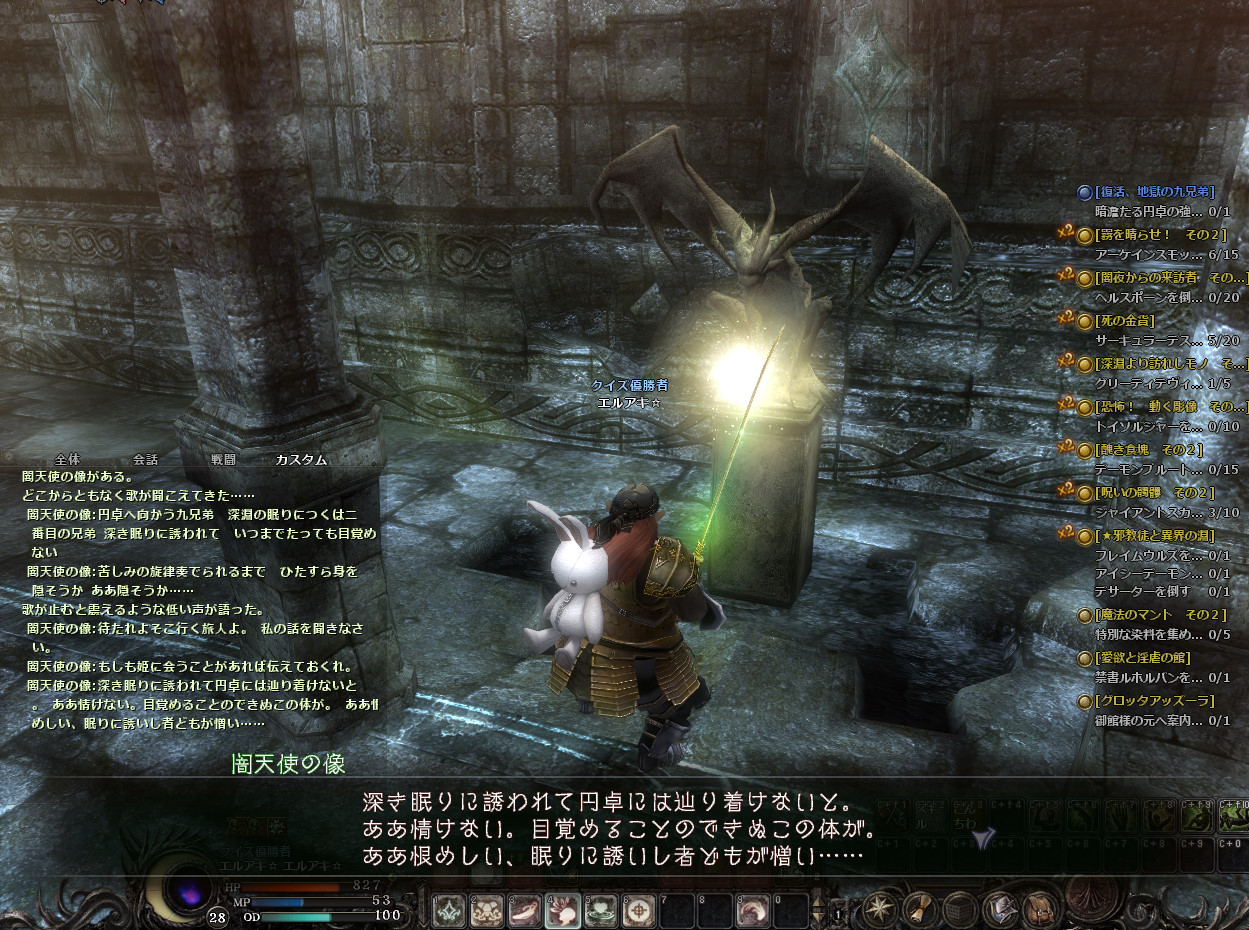Select the 魔法のマント その2 quest
Image resolution: width=1249 pixels, height=930 pixels.
[x=1160, y=614]
